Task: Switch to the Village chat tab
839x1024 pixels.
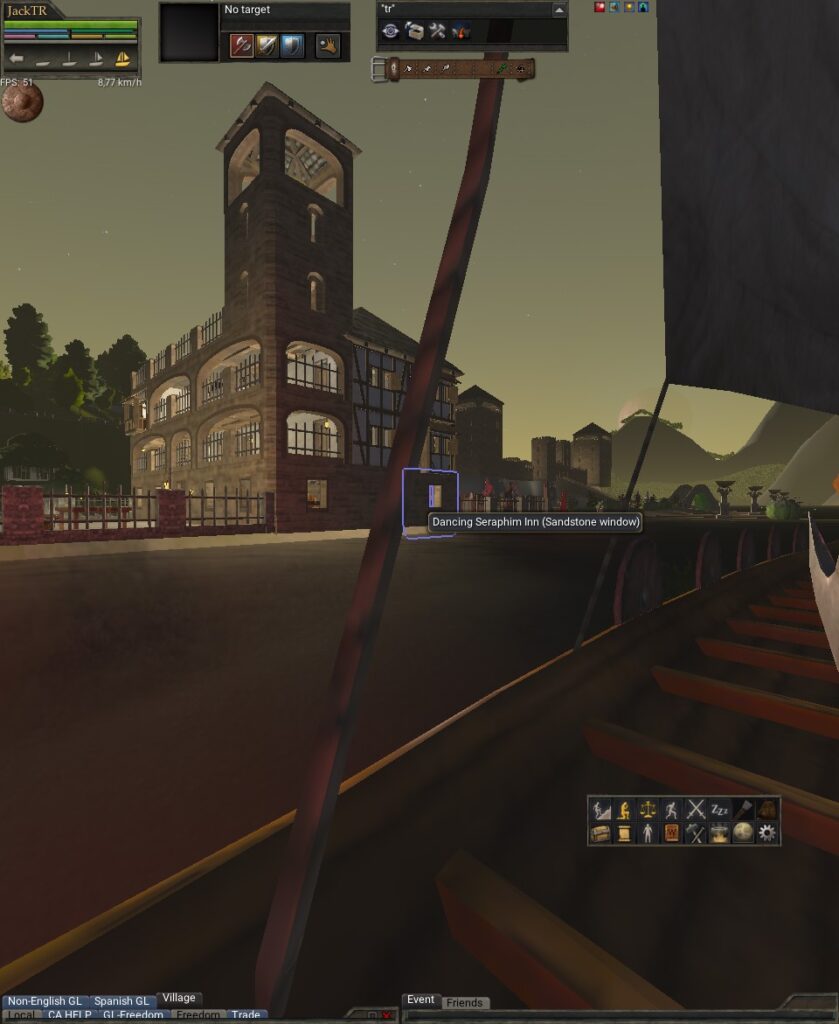Action: click(x=179, y=998)
